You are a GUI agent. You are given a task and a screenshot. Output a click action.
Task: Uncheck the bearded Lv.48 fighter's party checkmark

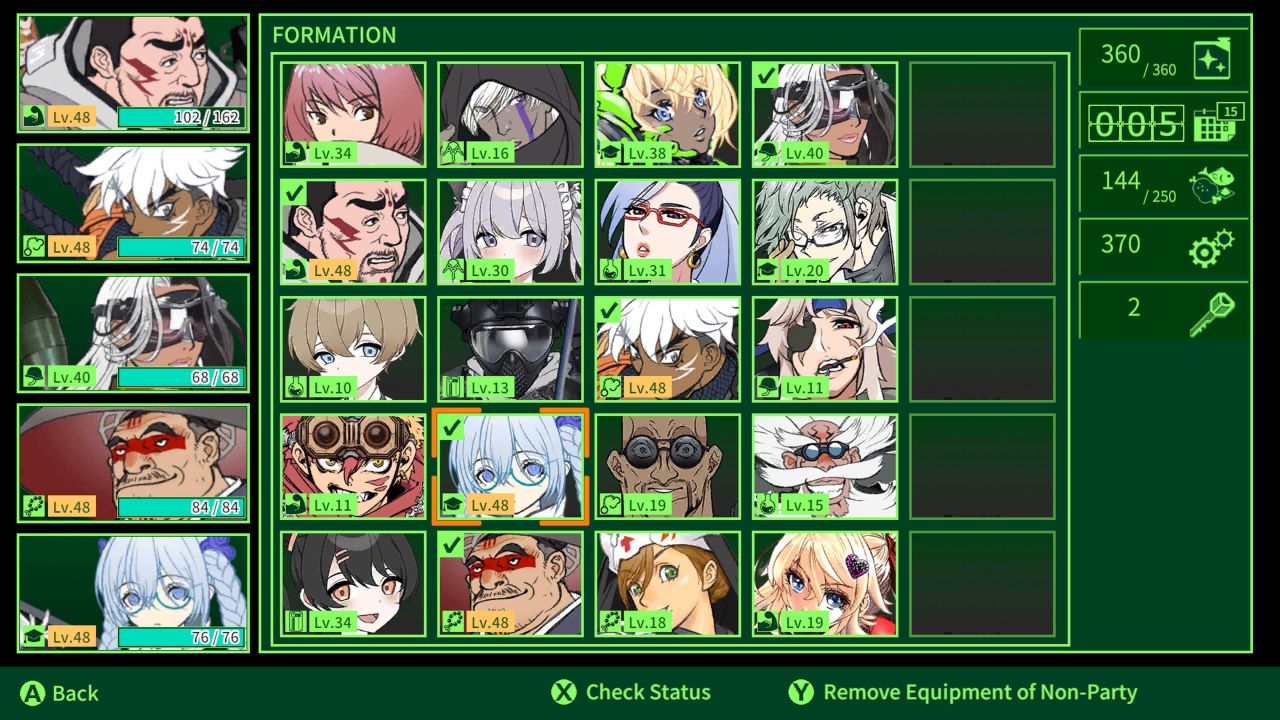296,192
